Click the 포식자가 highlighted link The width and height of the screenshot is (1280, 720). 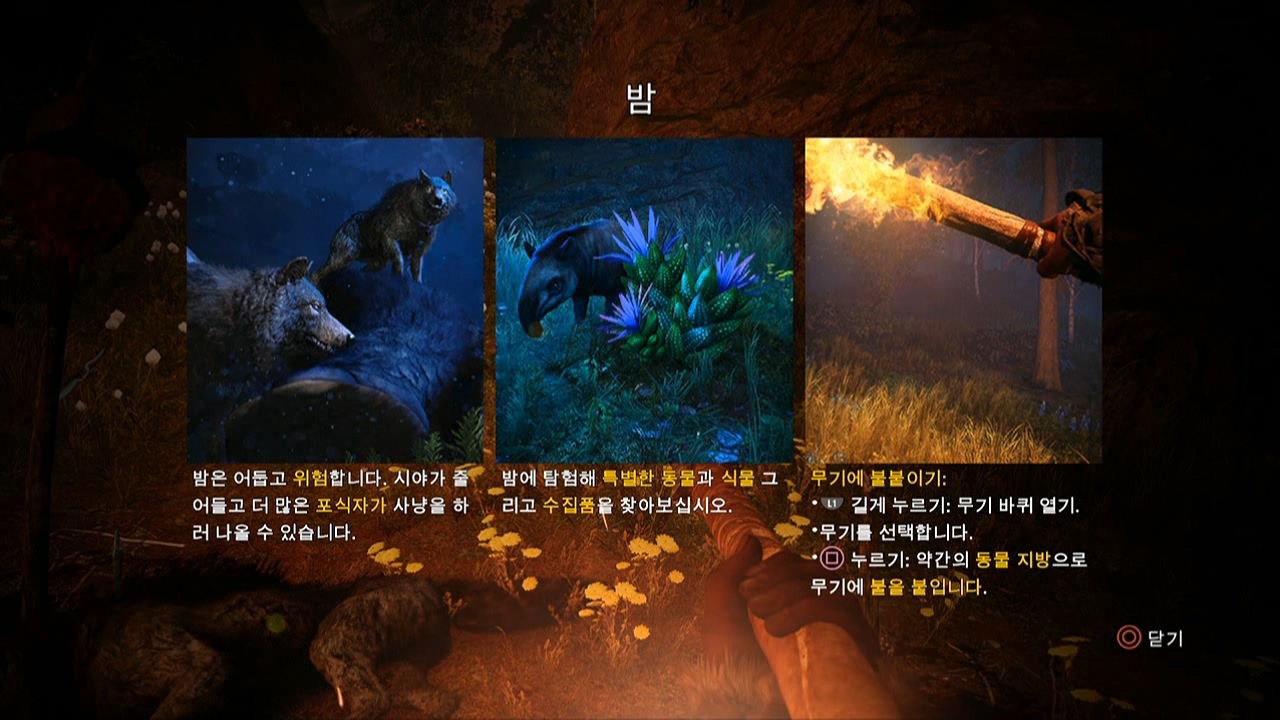pyautogui.click(x=350, y=503)
